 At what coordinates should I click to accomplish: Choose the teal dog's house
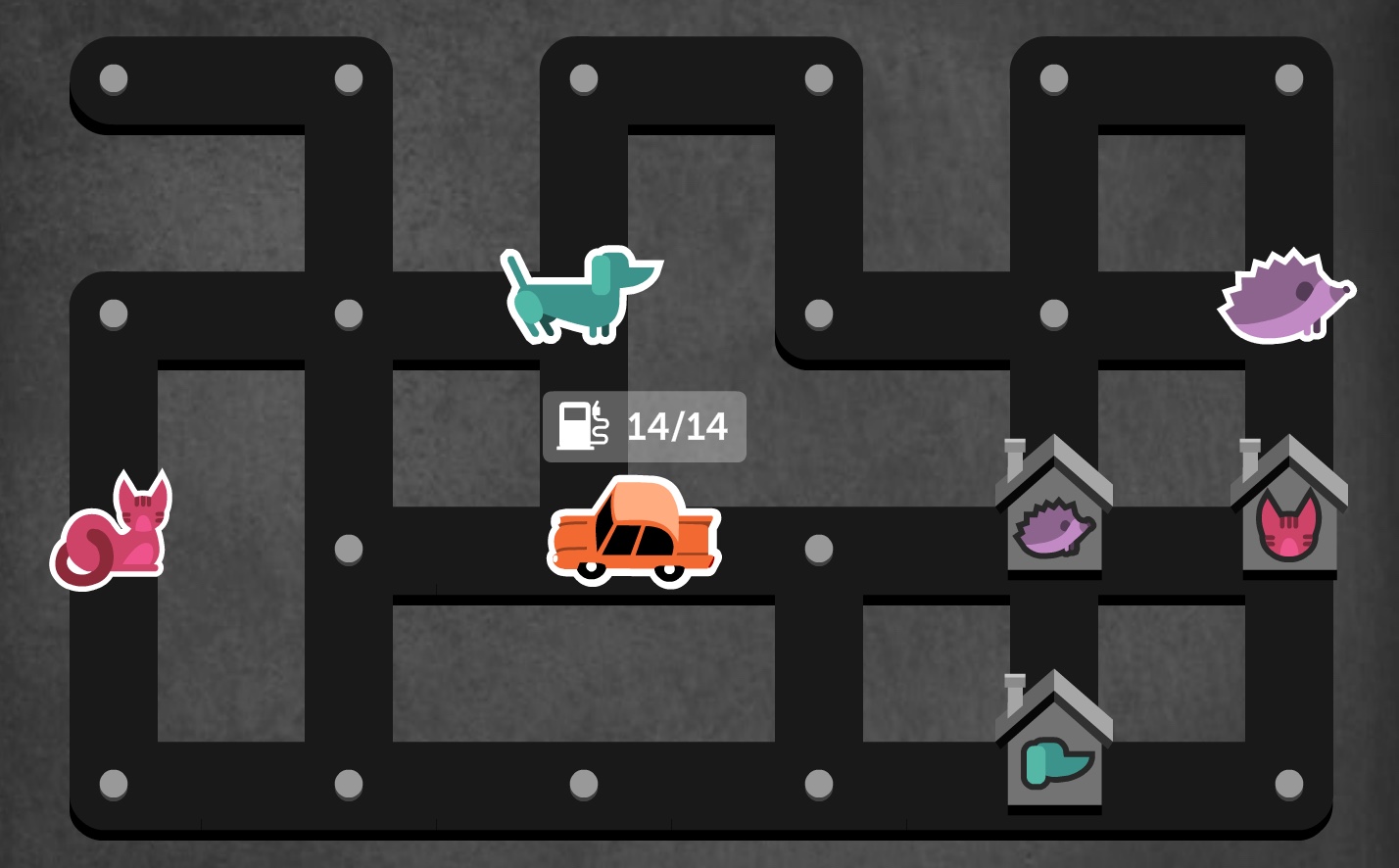click(x=1054, y=747)
